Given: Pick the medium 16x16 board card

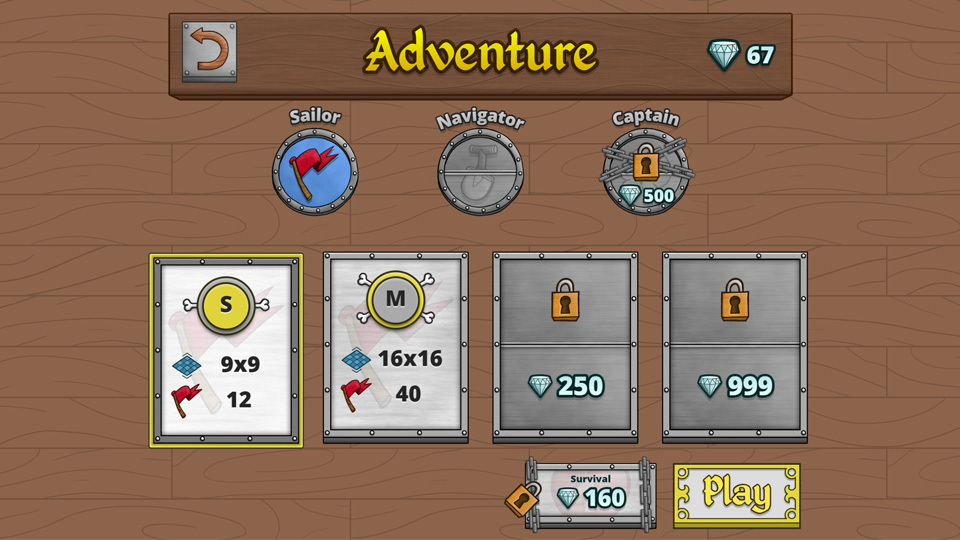Looking at the screenshot, I should [396, 347].
